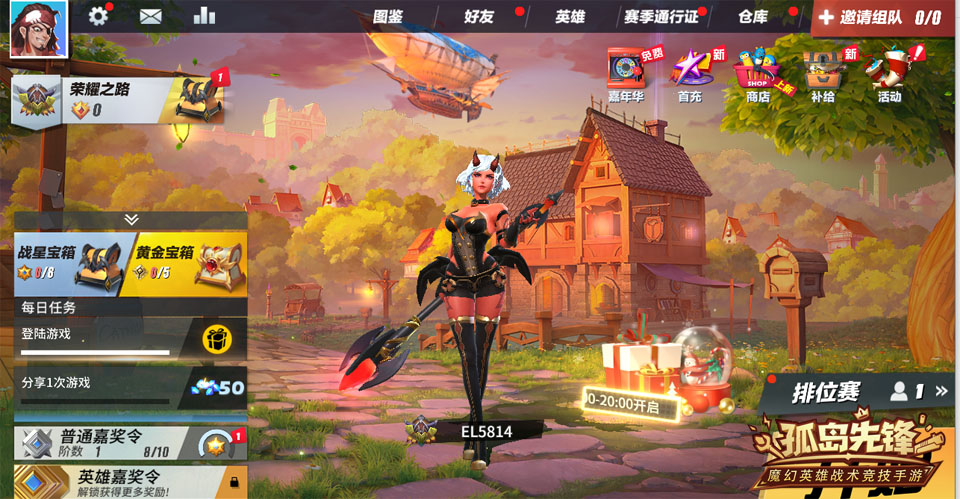This screenshot has height=499, width=960.
Task: Select the 首充 first recharge offer
Action: click(x=690, y=74)
